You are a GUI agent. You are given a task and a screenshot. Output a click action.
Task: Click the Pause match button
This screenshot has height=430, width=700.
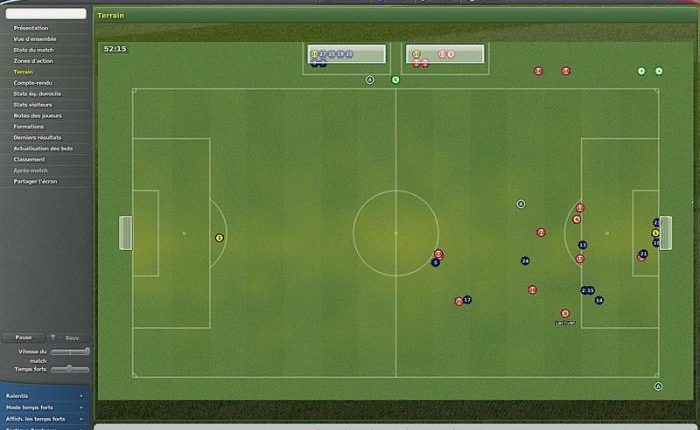23,338
